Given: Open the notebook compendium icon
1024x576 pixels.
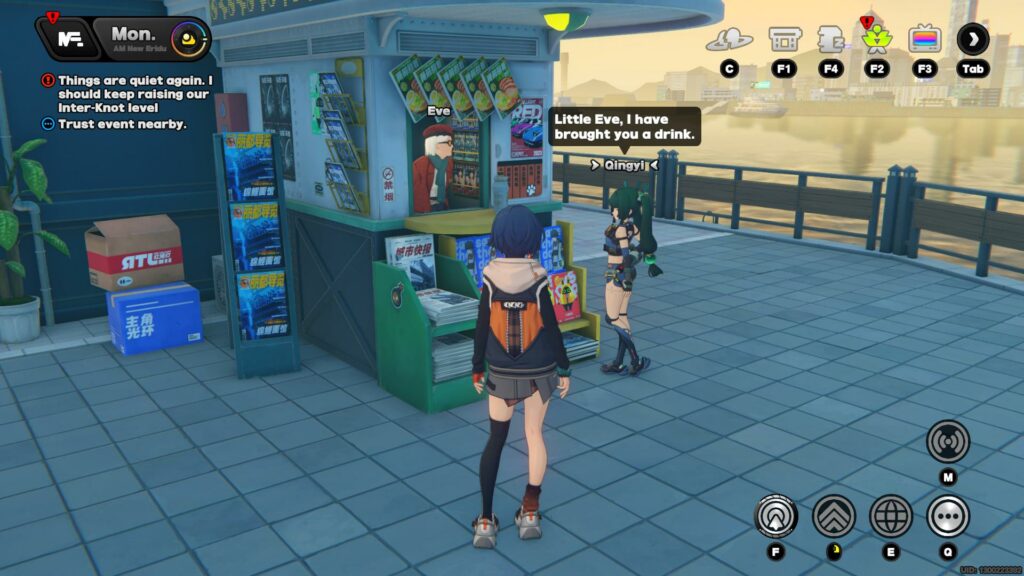Looking at the screenshot, I should tap(831, 40).
